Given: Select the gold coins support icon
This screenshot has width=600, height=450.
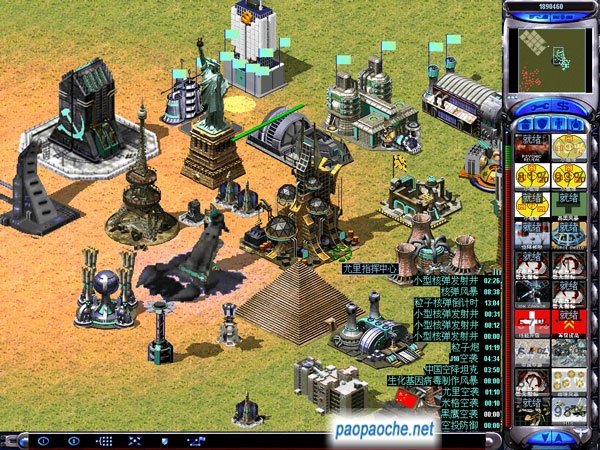Looking at the screenshot, I should click(x=567, y=379).
